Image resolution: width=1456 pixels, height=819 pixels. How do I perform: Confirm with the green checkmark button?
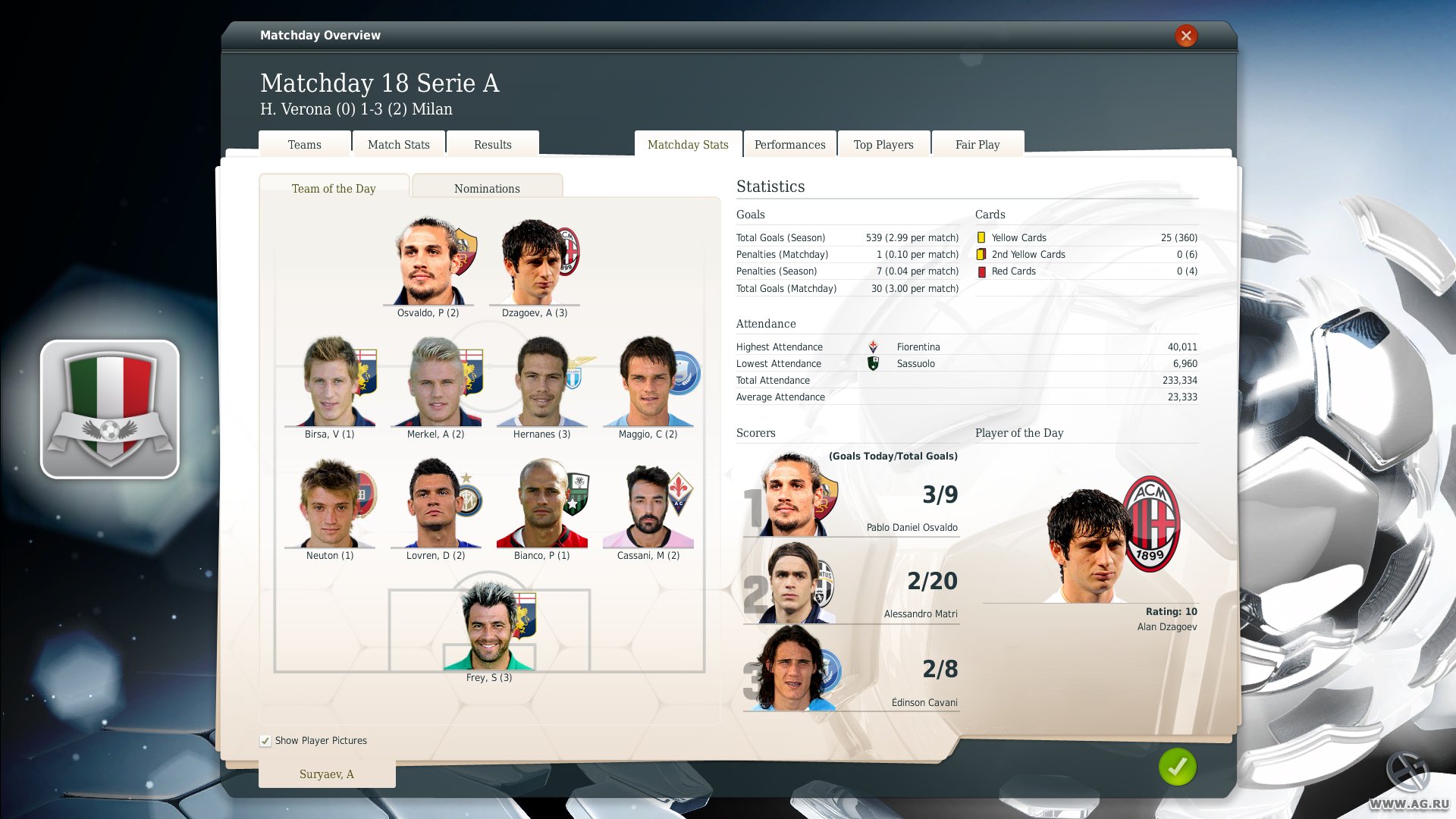1176,767
